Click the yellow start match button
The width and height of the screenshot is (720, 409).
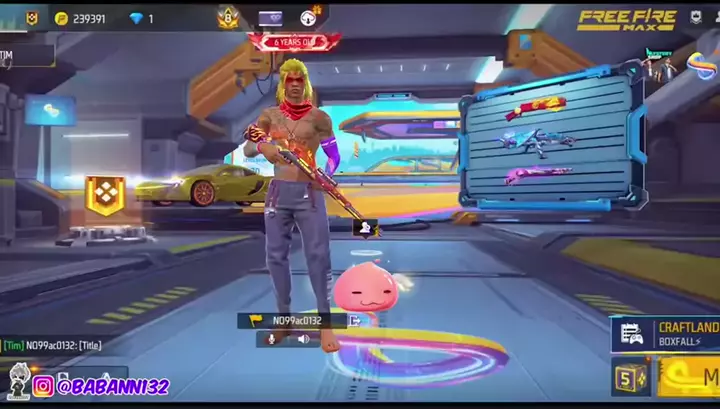pyautogui.click(x=692, y=377)
